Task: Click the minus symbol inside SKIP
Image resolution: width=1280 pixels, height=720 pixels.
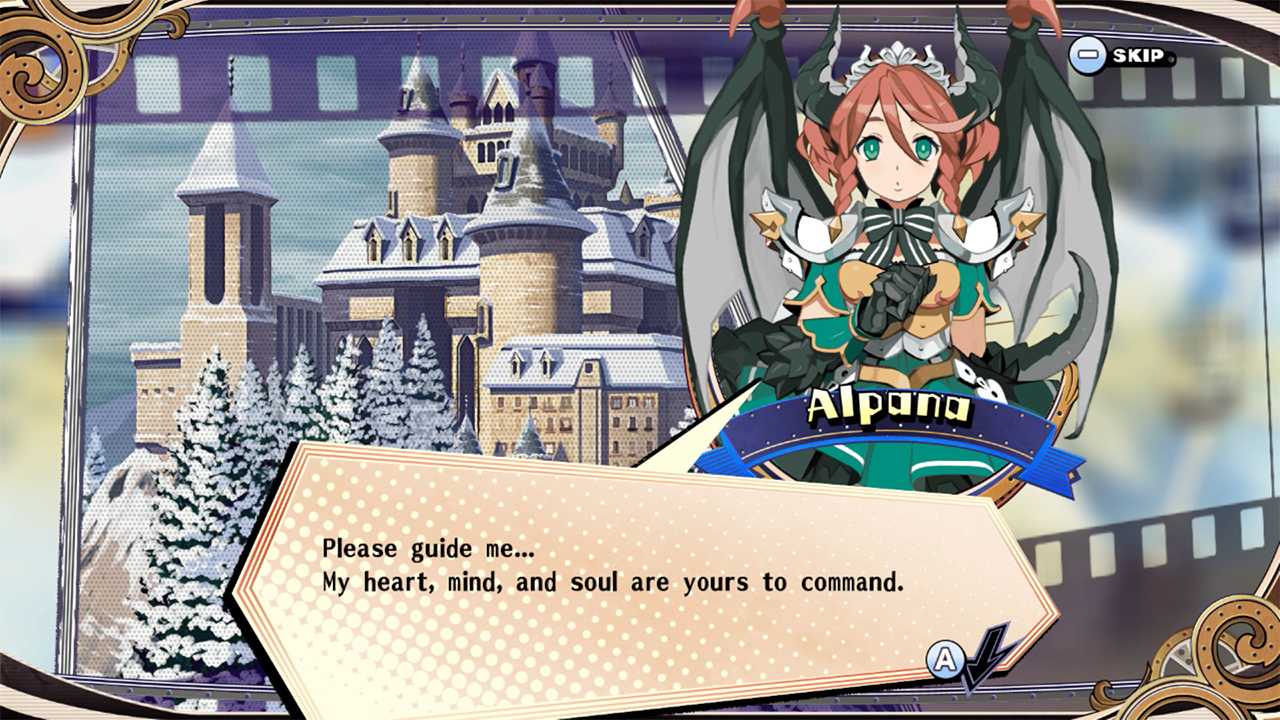Action: (x=1089, y=57)
